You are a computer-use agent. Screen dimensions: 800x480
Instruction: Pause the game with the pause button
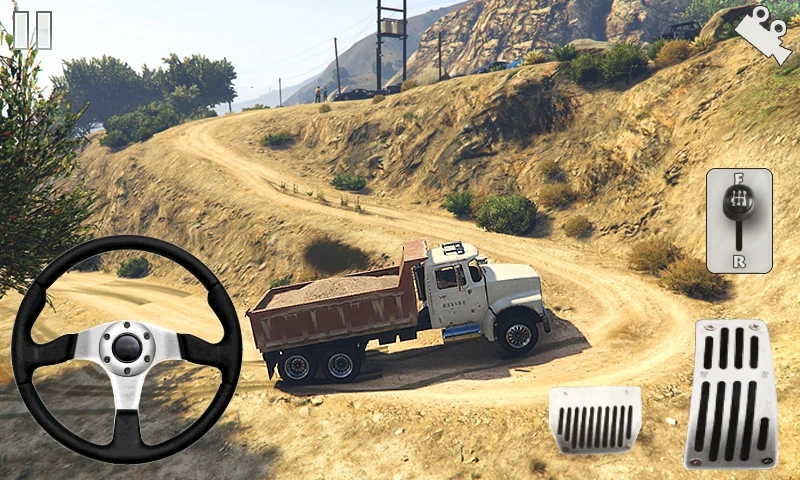[x=31, y=29]
